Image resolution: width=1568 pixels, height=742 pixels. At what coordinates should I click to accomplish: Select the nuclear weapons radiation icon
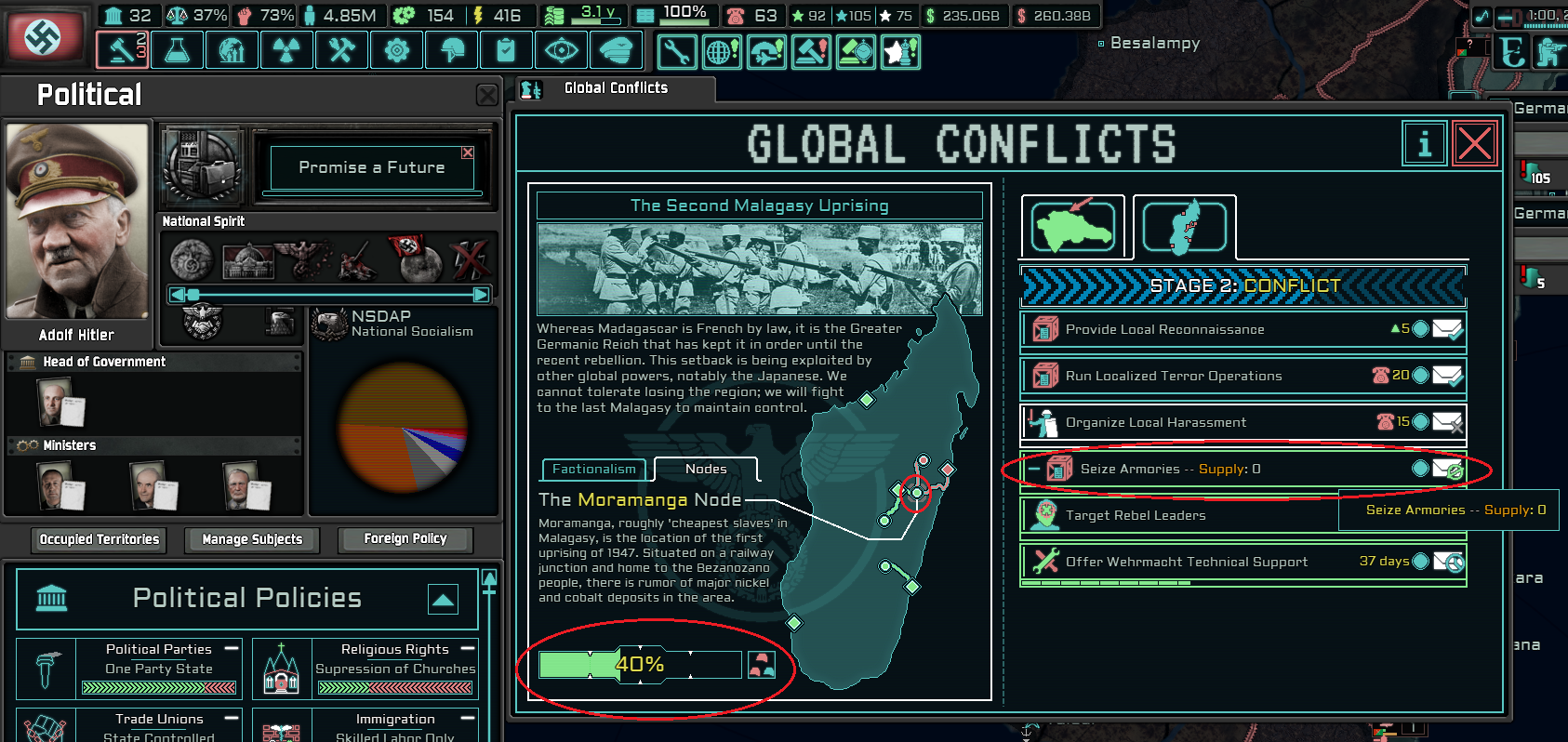pos(286,49)
